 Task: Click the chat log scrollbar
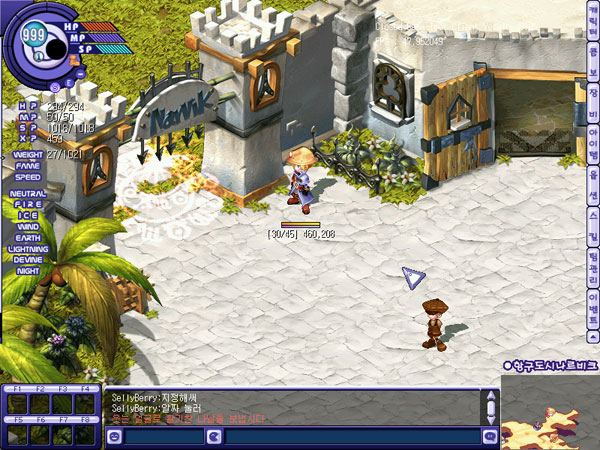490,407
